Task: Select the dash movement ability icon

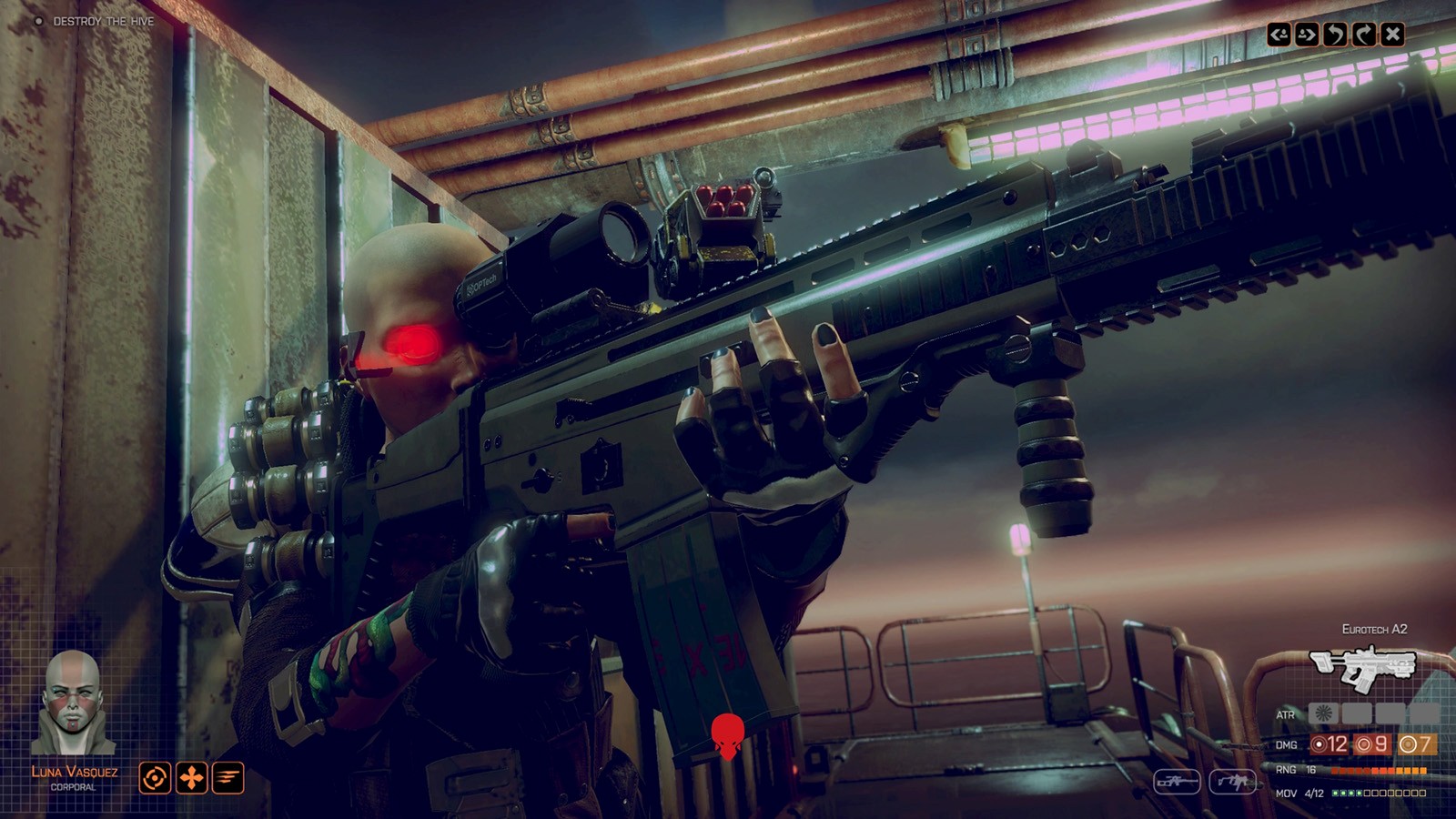Action: point(227,778)
